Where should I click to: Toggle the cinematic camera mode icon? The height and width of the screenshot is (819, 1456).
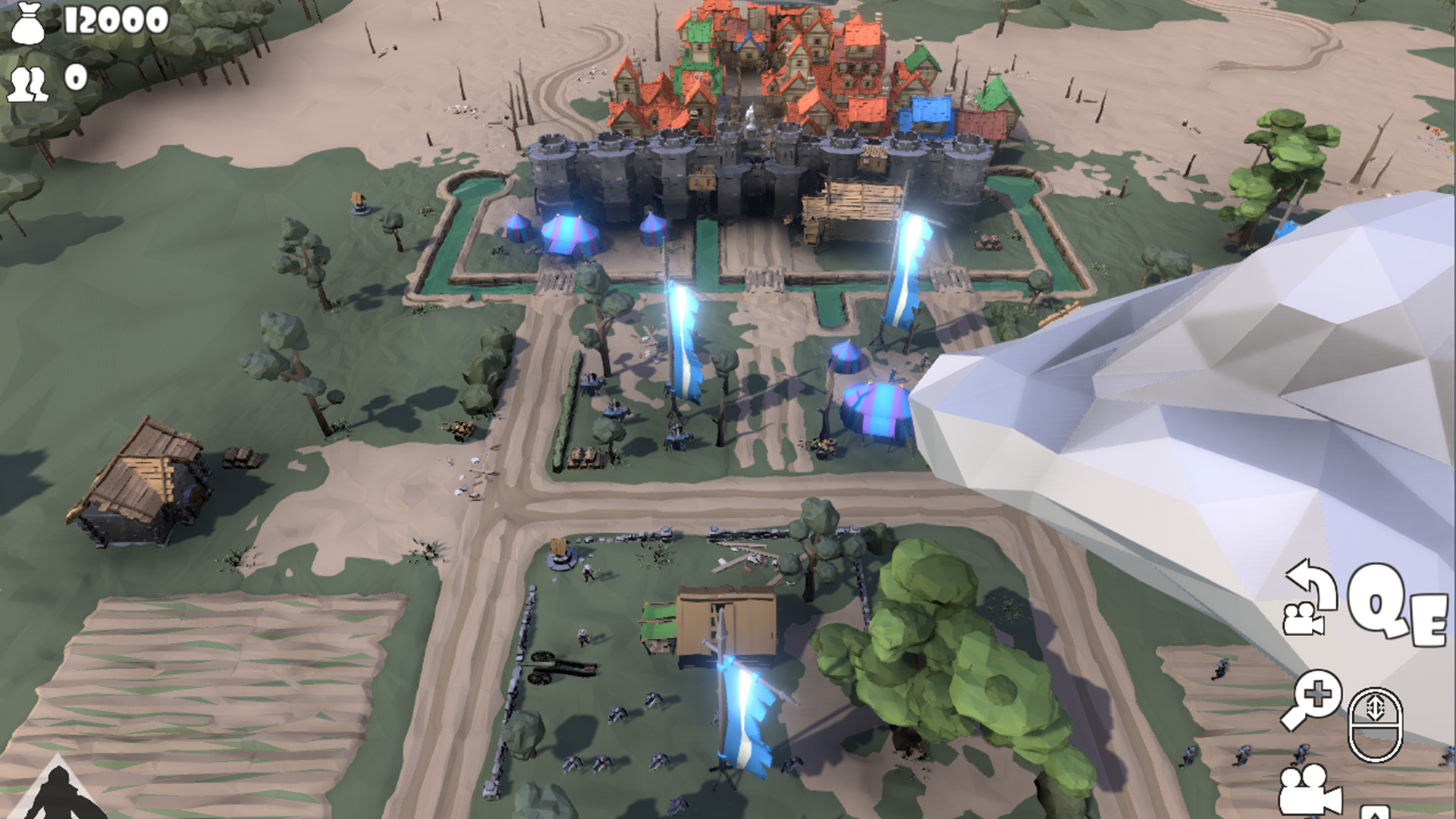1305,791
